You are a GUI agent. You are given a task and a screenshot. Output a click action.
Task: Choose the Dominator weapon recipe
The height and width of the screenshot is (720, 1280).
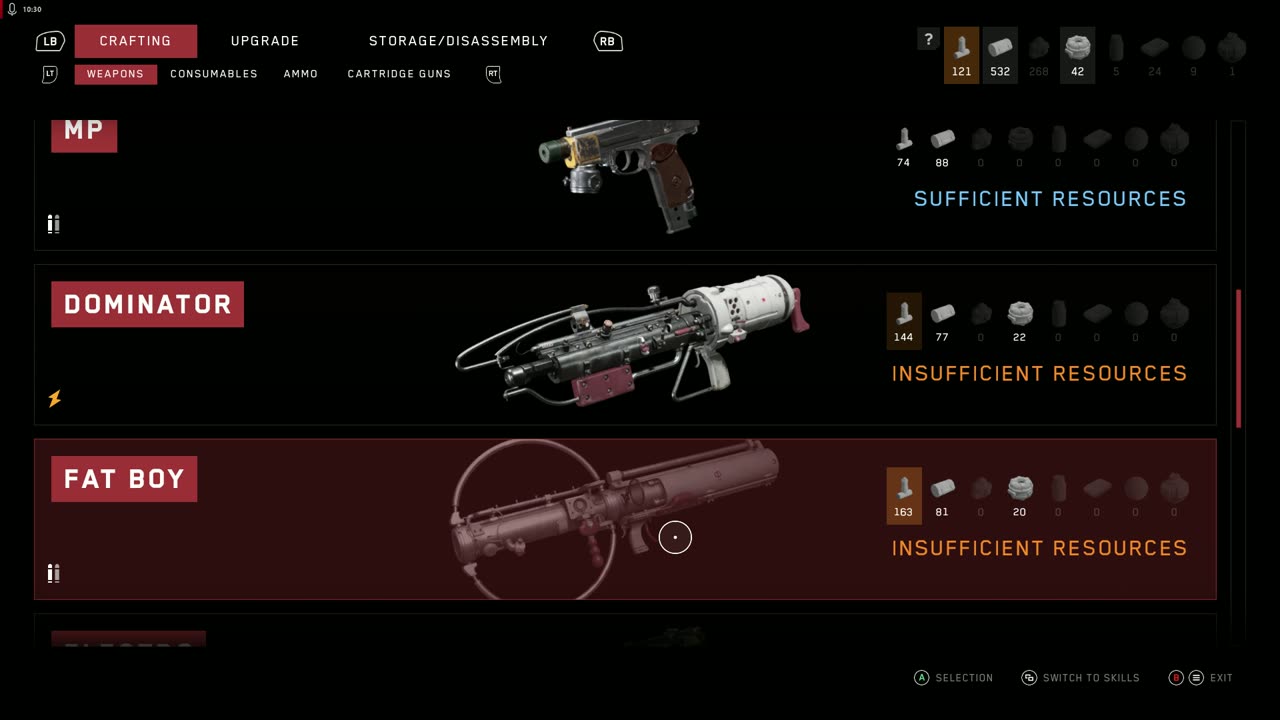point(625,345)
